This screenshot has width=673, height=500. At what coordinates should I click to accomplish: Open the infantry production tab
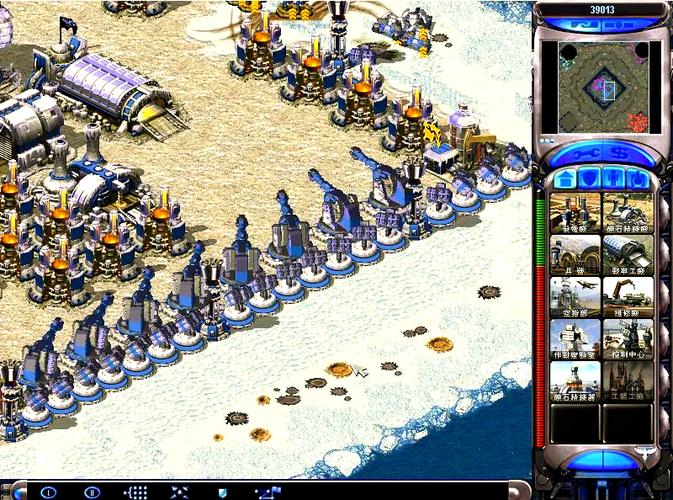pyautogui.click(x=613, y=178)
